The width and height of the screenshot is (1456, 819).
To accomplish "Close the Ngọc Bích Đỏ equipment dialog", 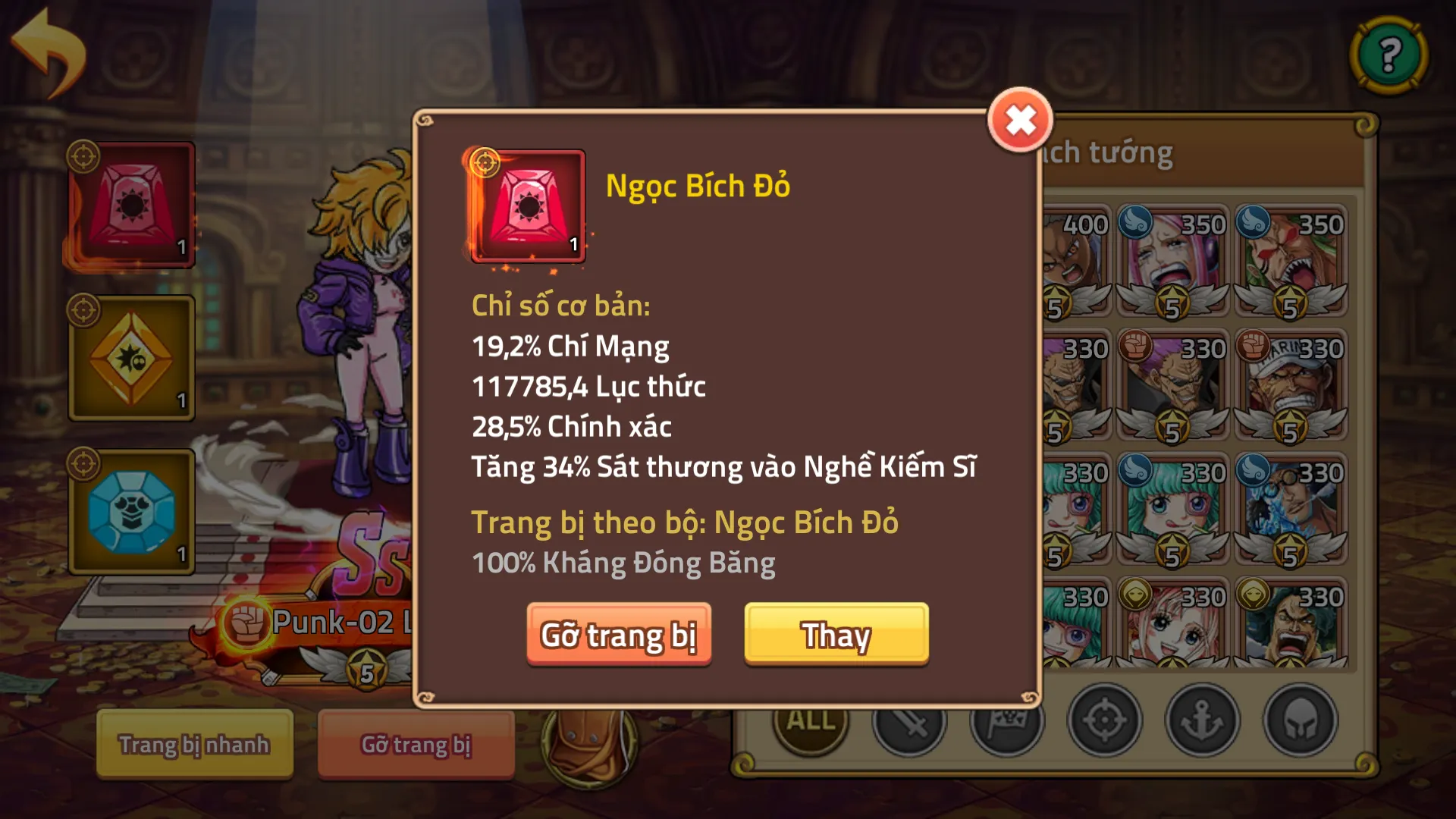I will 1021,118.
